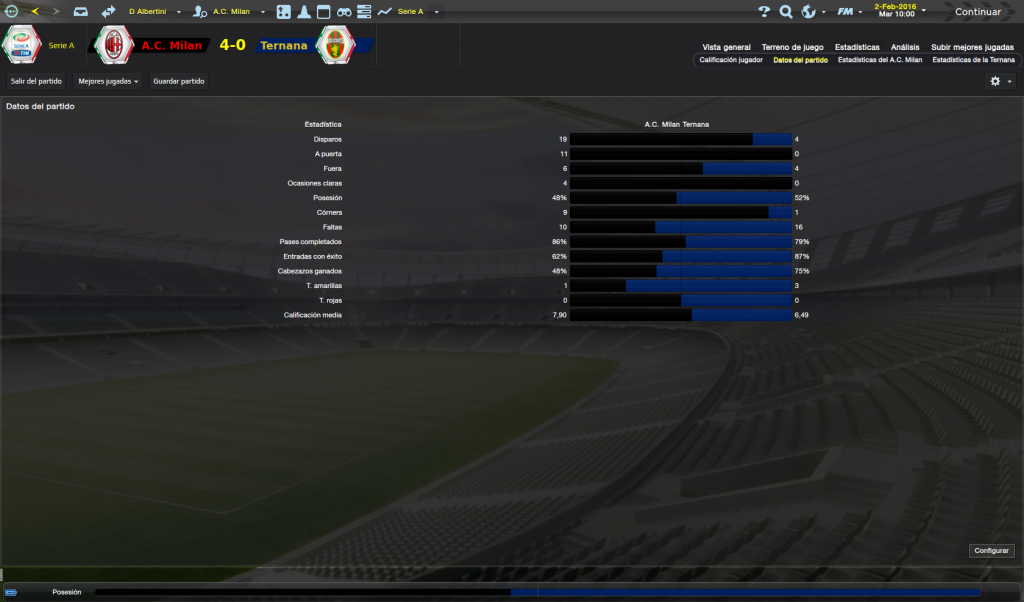1024x602 pixels.
Task: Open the Configurar options
Action: coord(991,551)
